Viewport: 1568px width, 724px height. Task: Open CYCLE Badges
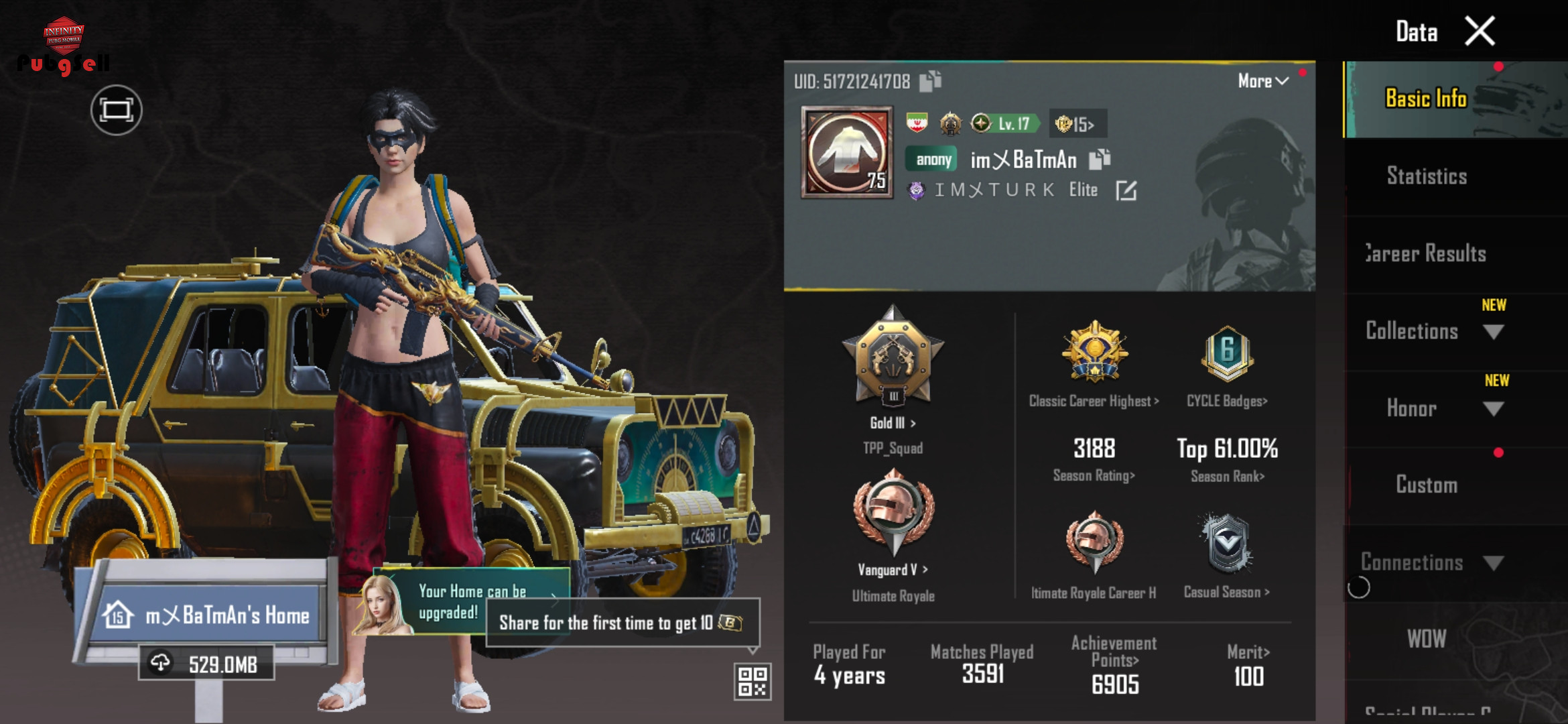pos(1227,365)
